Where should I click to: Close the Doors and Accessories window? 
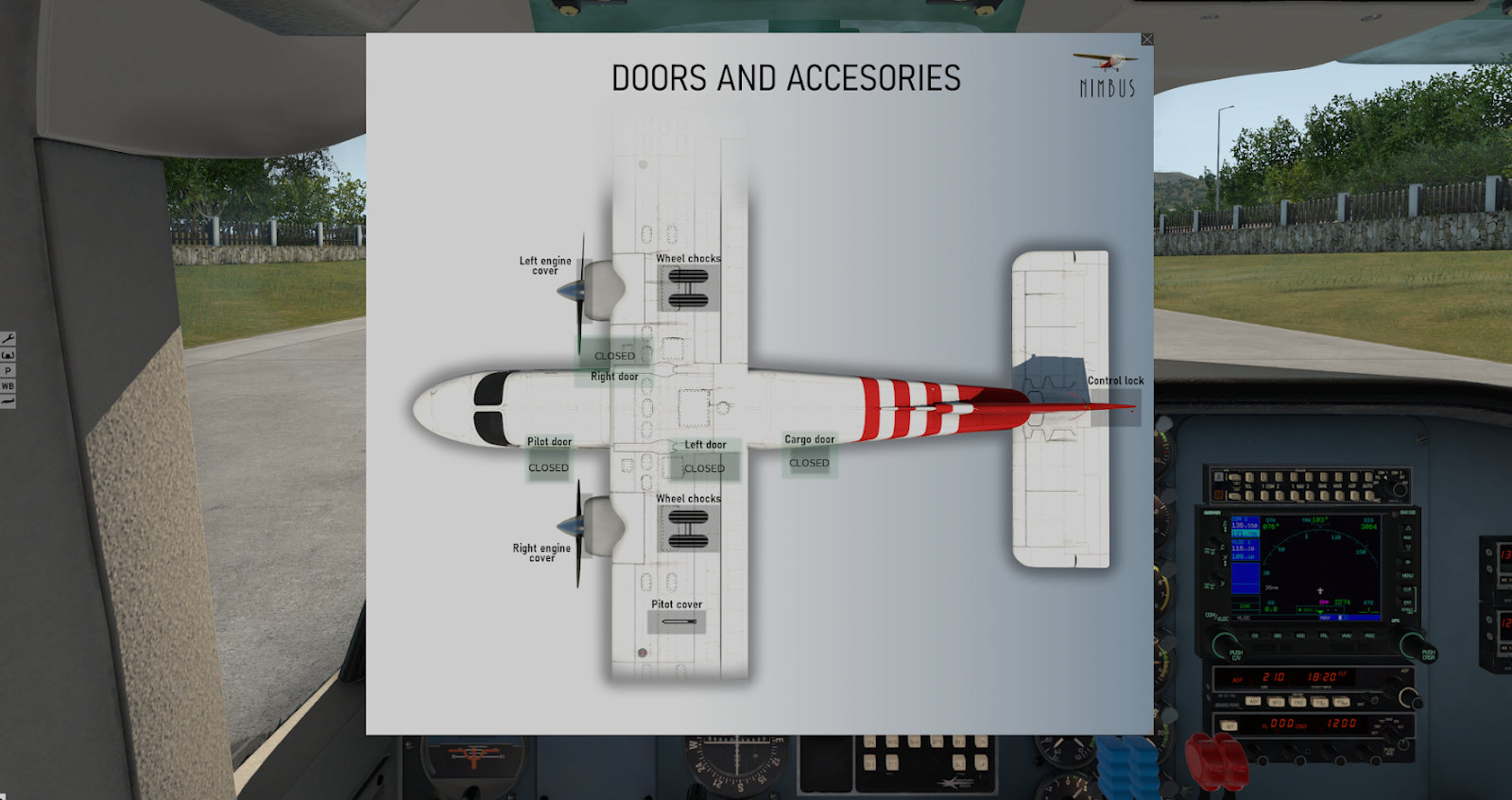click(1146, 40)
